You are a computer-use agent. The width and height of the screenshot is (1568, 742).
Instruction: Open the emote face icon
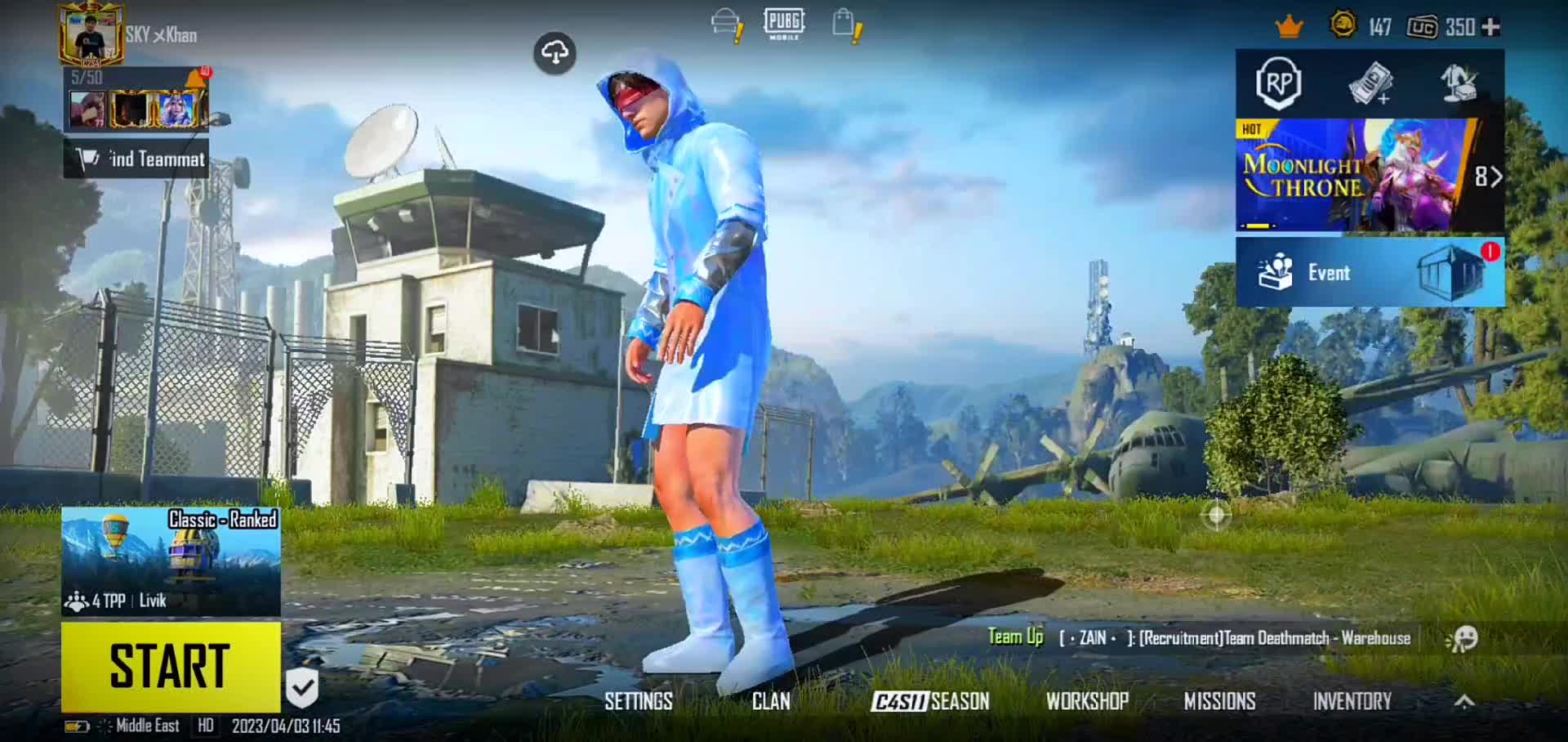tap(1463, 638)
